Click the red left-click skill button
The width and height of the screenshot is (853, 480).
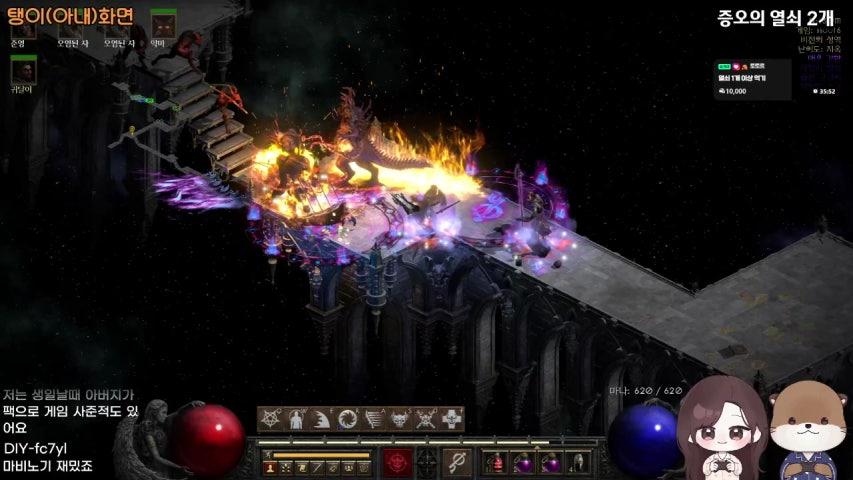pos(397,462)
